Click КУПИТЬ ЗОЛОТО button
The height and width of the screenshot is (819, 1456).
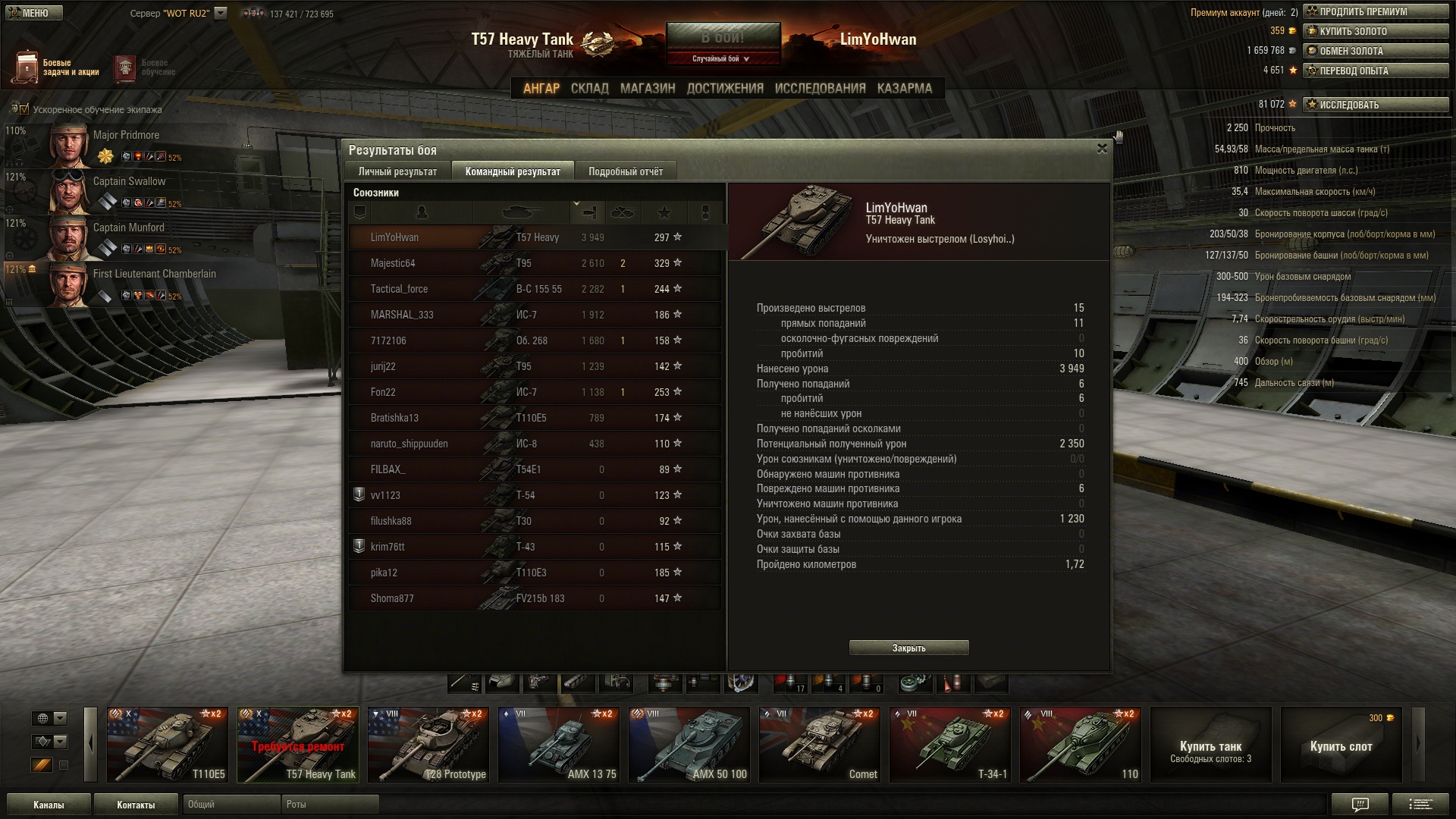[1375, 31]
